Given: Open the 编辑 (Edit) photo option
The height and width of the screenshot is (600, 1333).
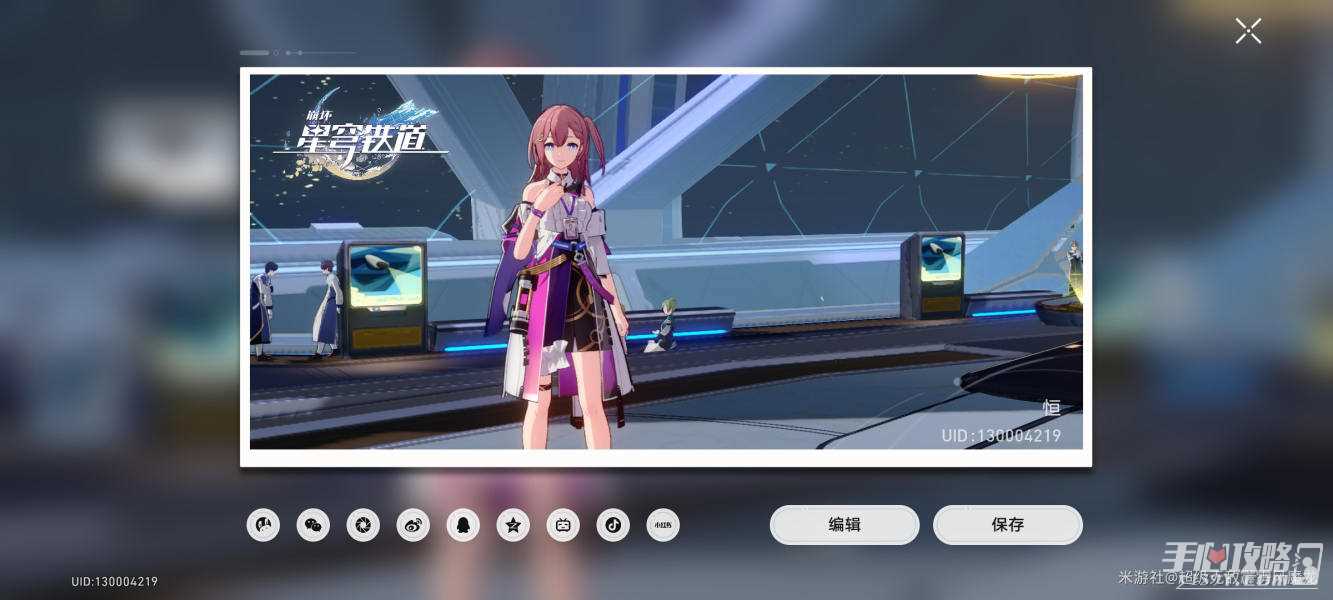Looking at the screenshot, I should pyautogui.click(x=844, y=525).
